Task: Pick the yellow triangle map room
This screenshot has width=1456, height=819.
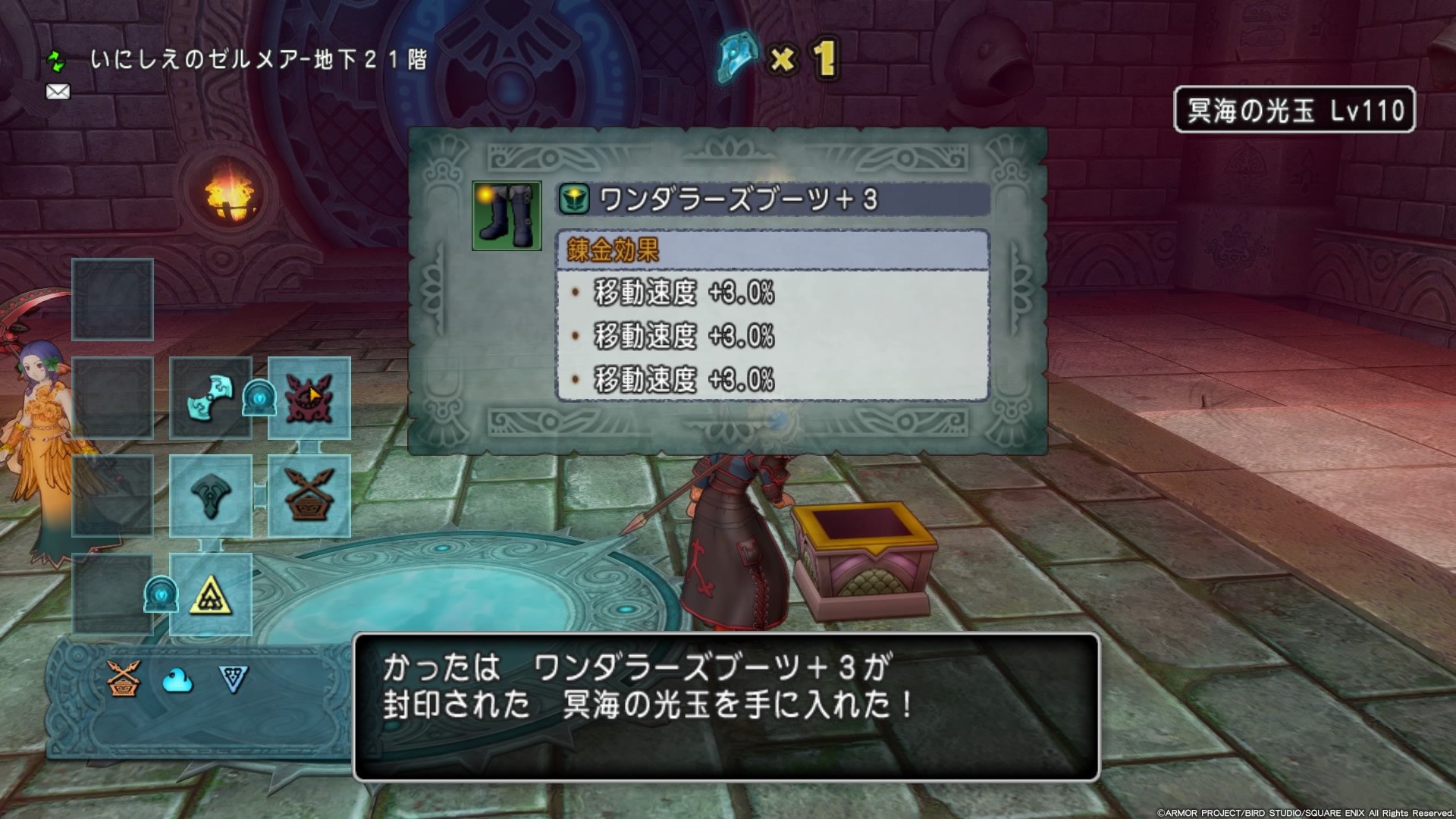Action: [210, 595]
